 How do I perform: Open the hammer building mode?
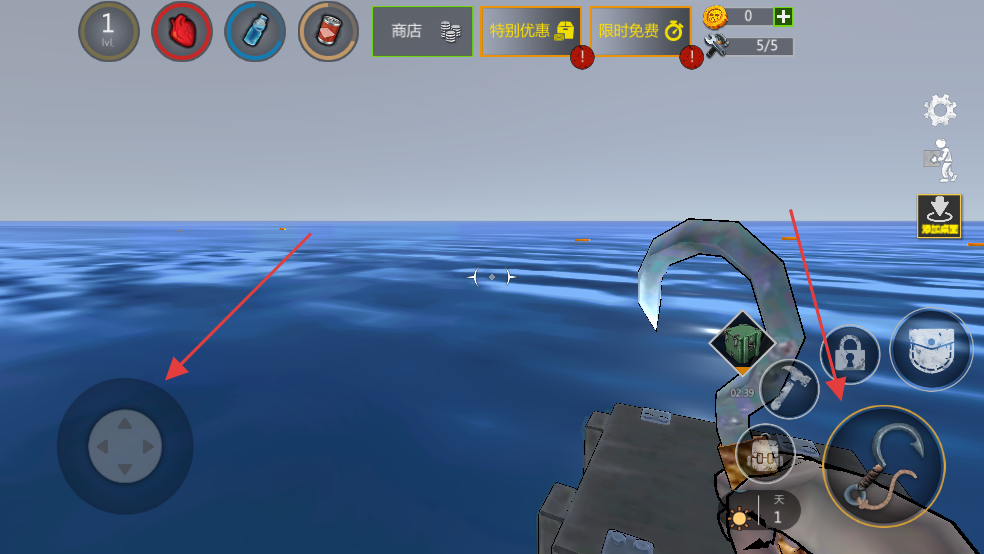coord(789,389)
